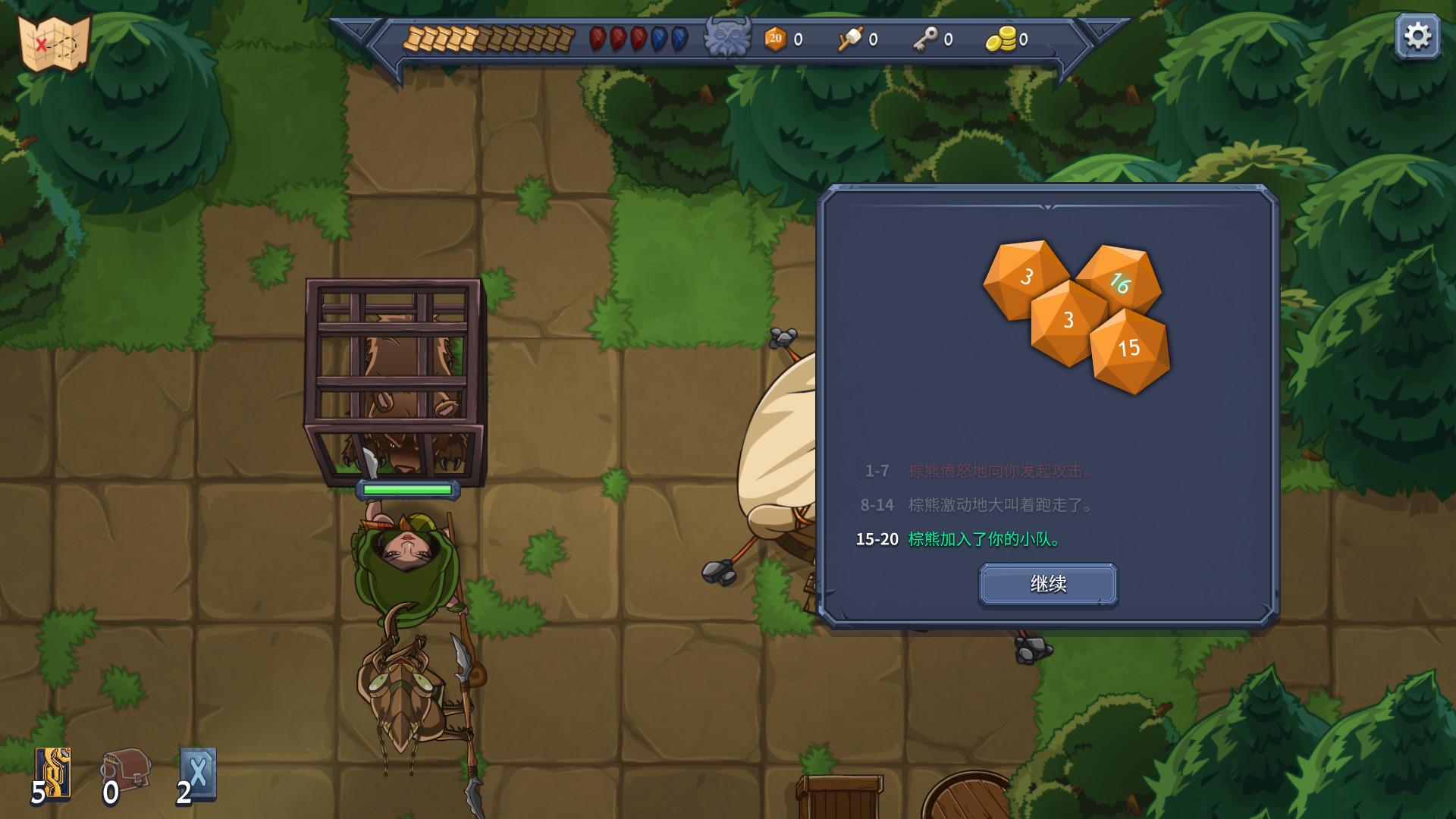
Task: Open the settings gear menu
Action: [x=1417, y=36]
